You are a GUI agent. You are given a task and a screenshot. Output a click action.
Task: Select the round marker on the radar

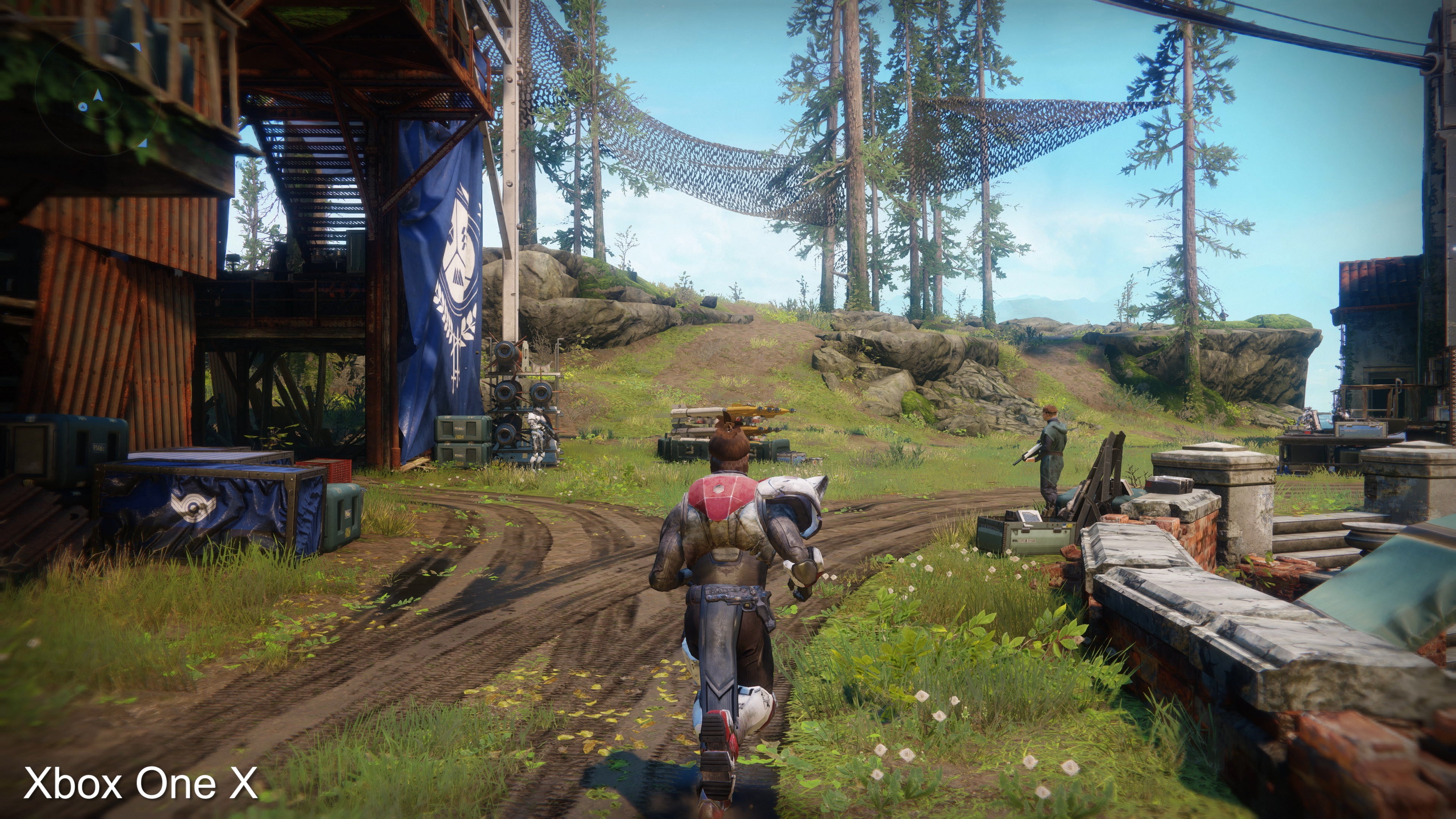pos(83,107)
